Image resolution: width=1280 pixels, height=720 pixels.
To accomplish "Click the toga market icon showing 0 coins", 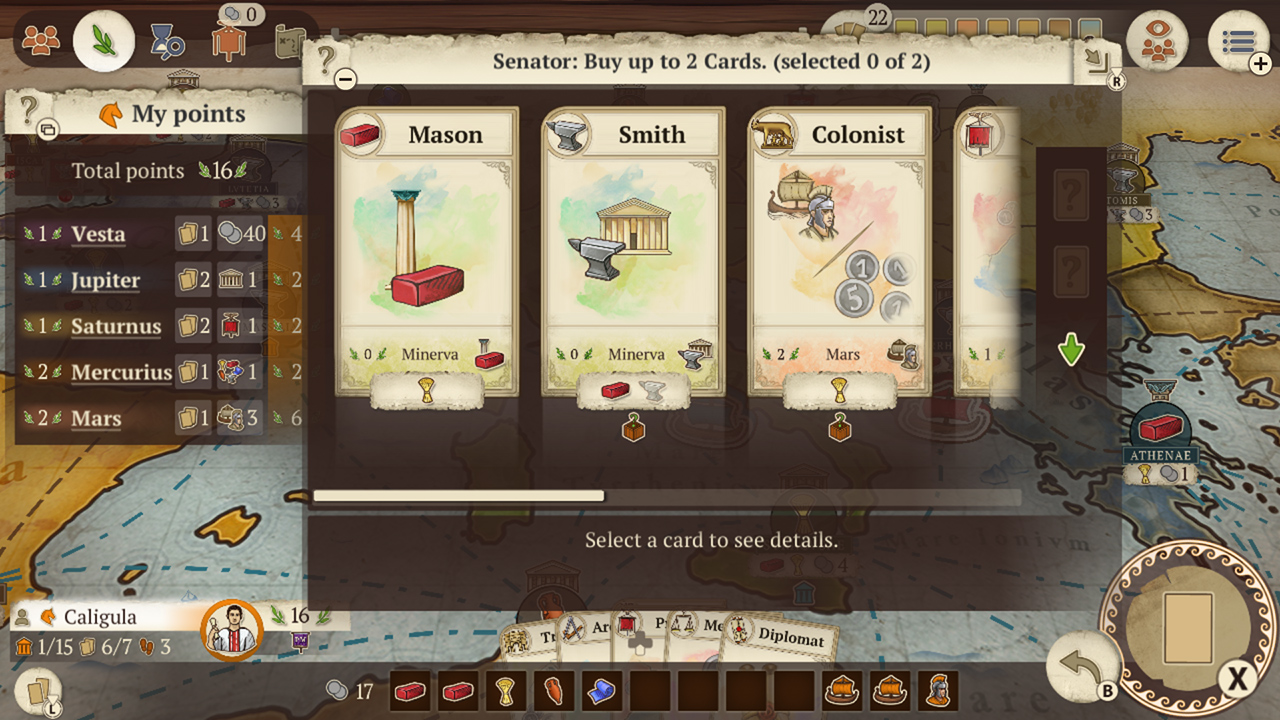I will tap(231, 42).
